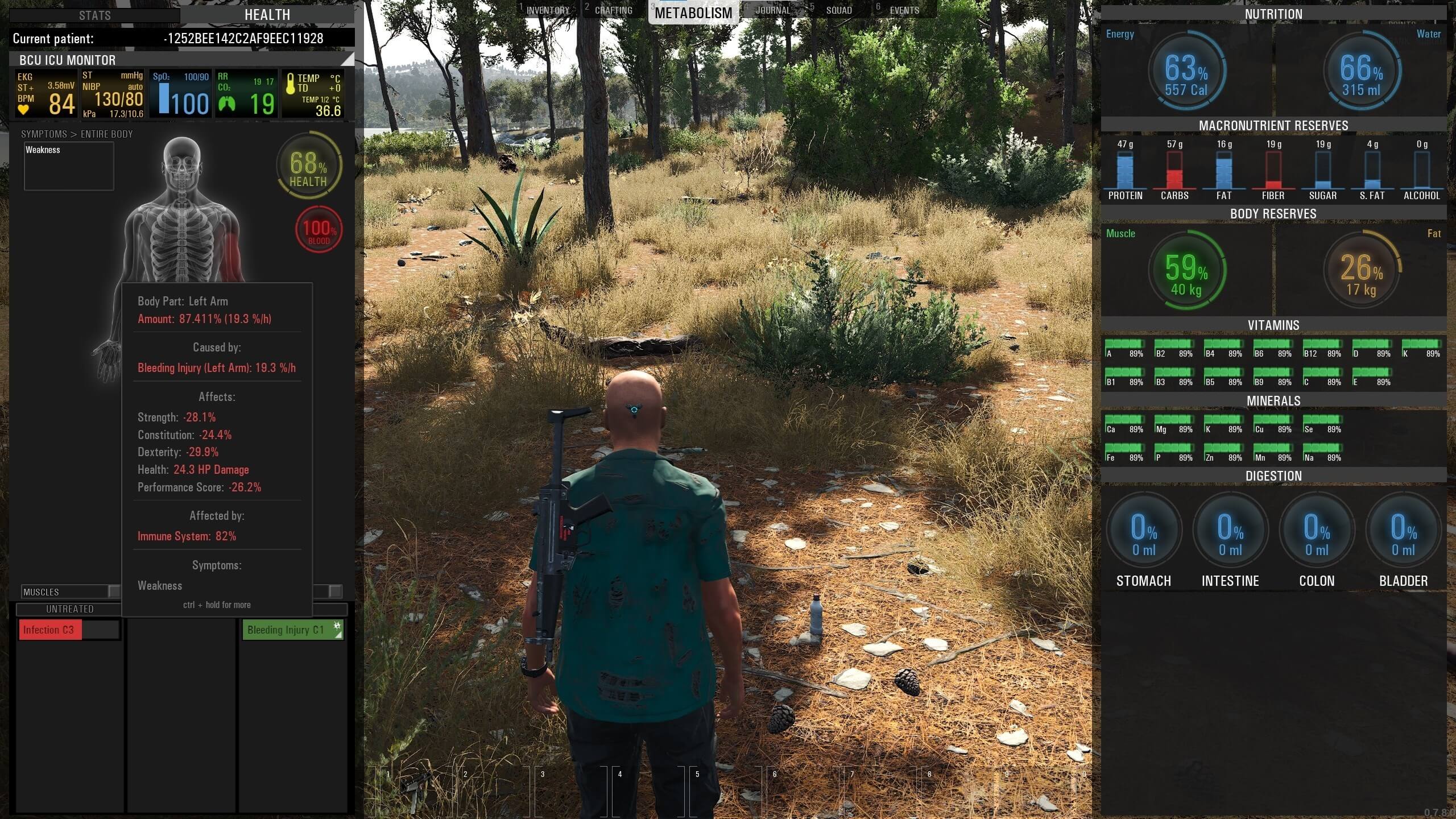Click the Weakness symptom entry
This screenshot has height=819, width=1456.
coord(43,150)
